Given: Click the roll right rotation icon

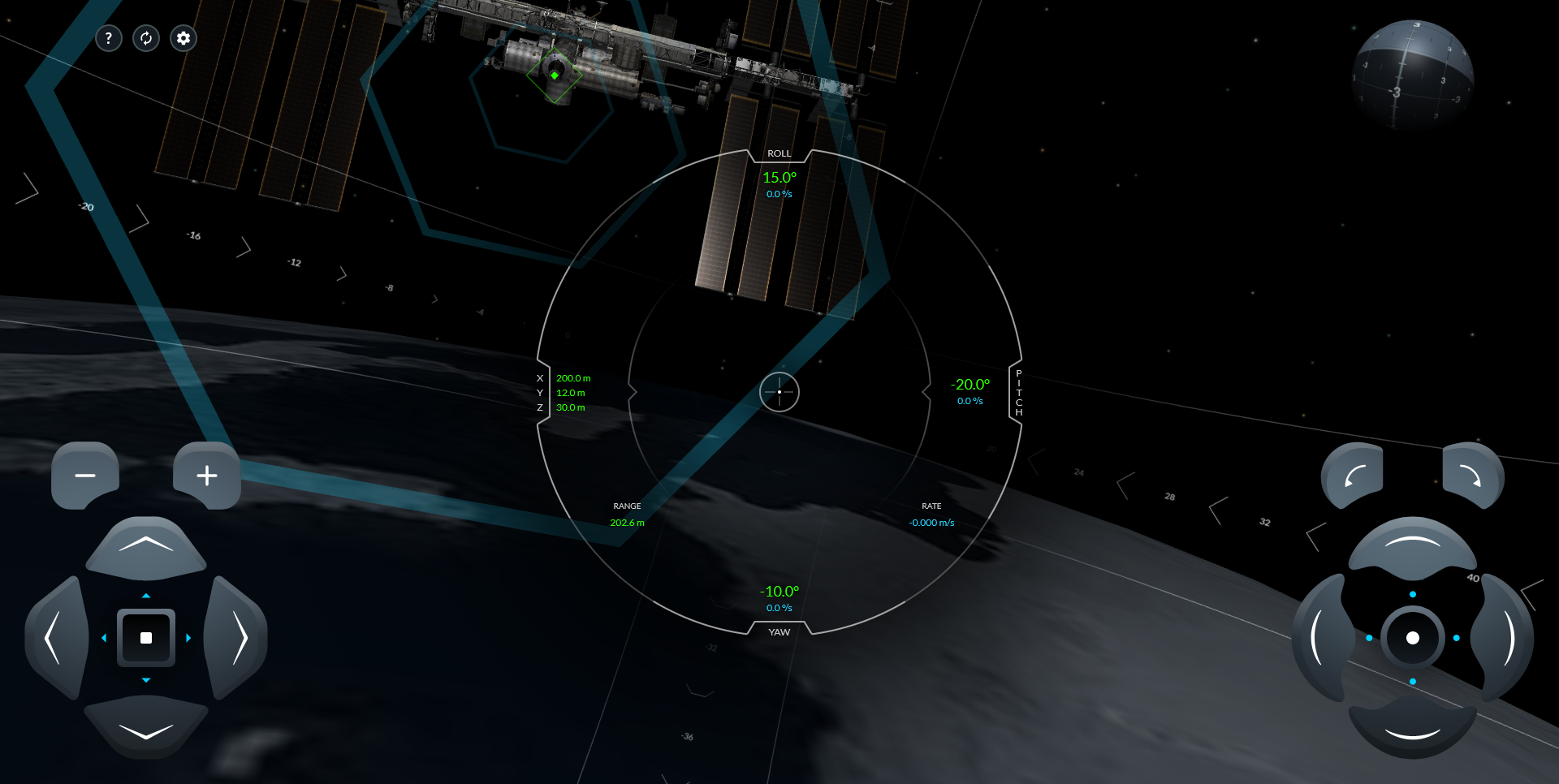Looking at the screenshot, I should pyautogui.click(x=1471, y=476).
